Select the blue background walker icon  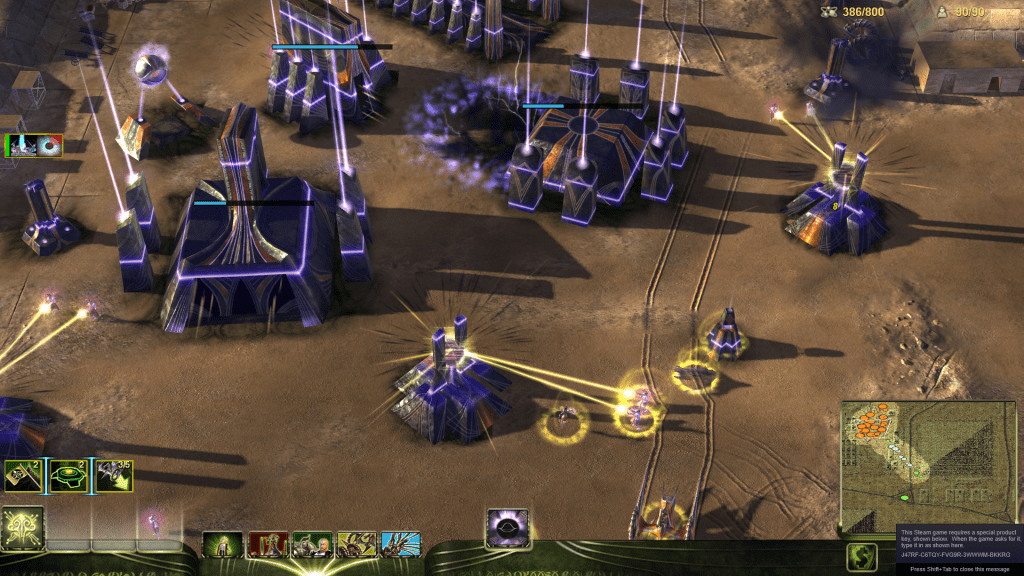pos(401,545)
